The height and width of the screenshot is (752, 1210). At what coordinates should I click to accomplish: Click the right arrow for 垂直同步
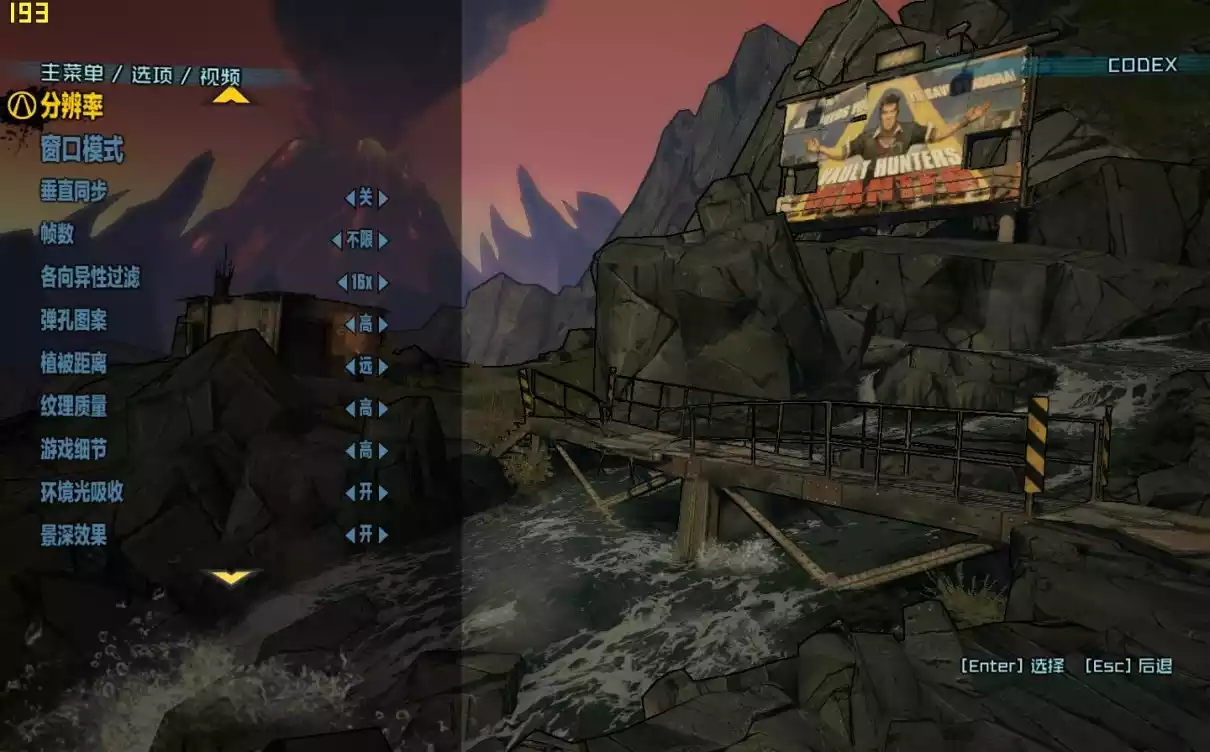click(x=383, y=198)
